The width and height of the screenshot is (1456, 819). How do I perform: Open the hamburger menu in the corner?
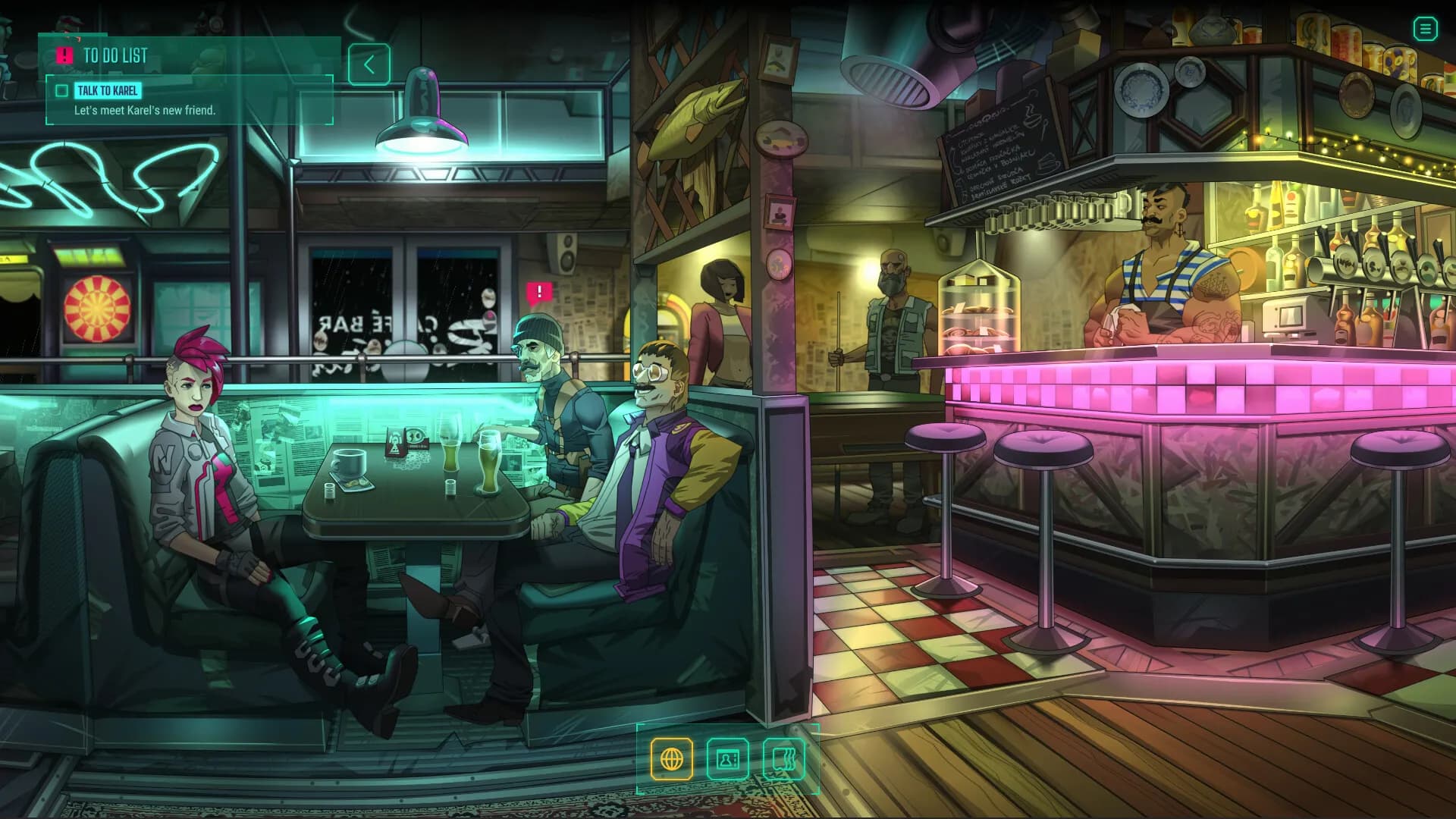point(1425,30)
